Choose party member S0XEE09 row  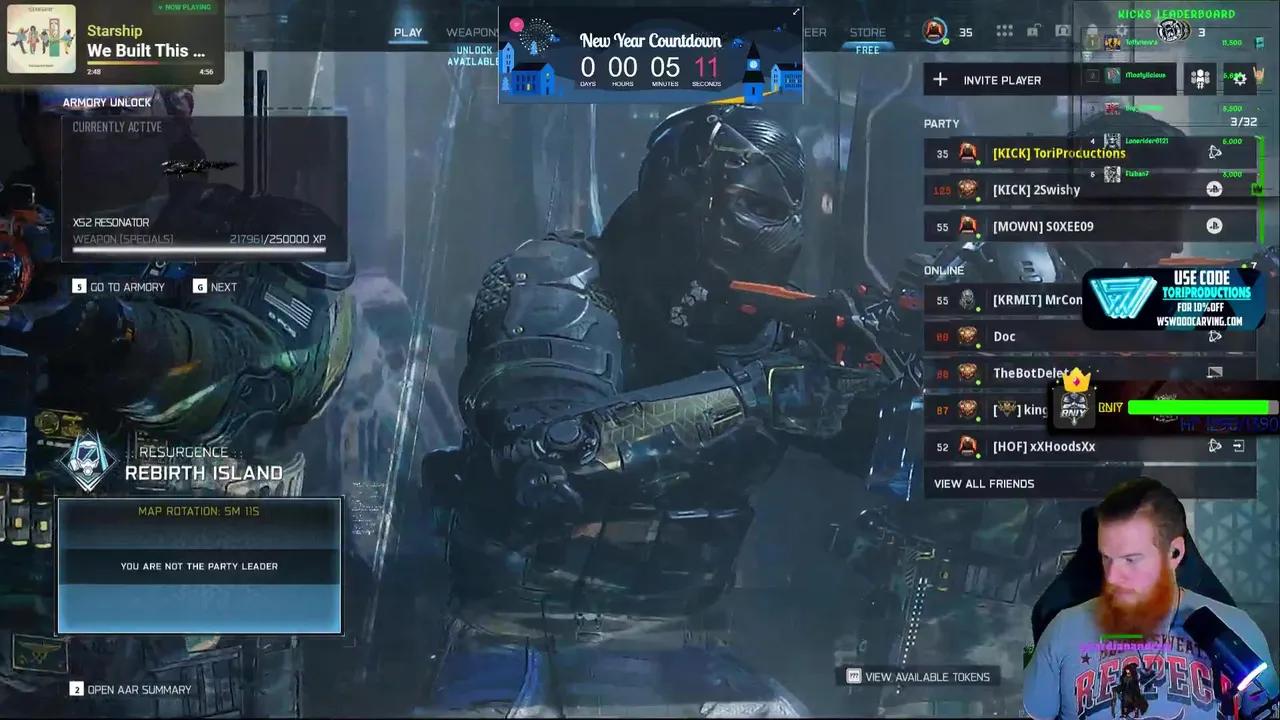coord(1043,227)
